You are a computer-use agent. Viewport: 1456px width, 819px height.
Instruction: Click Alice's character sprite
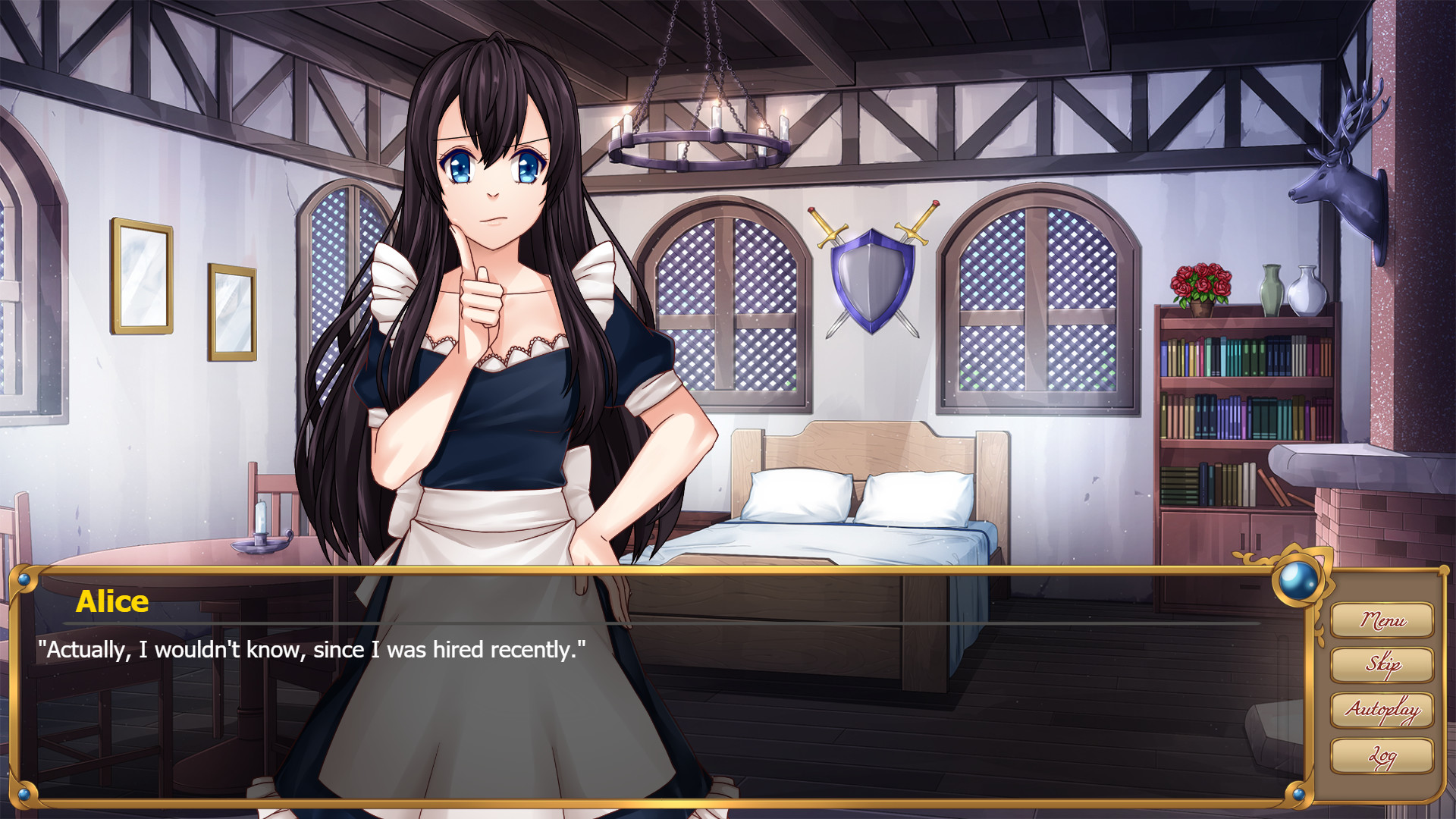pos(493,341)
